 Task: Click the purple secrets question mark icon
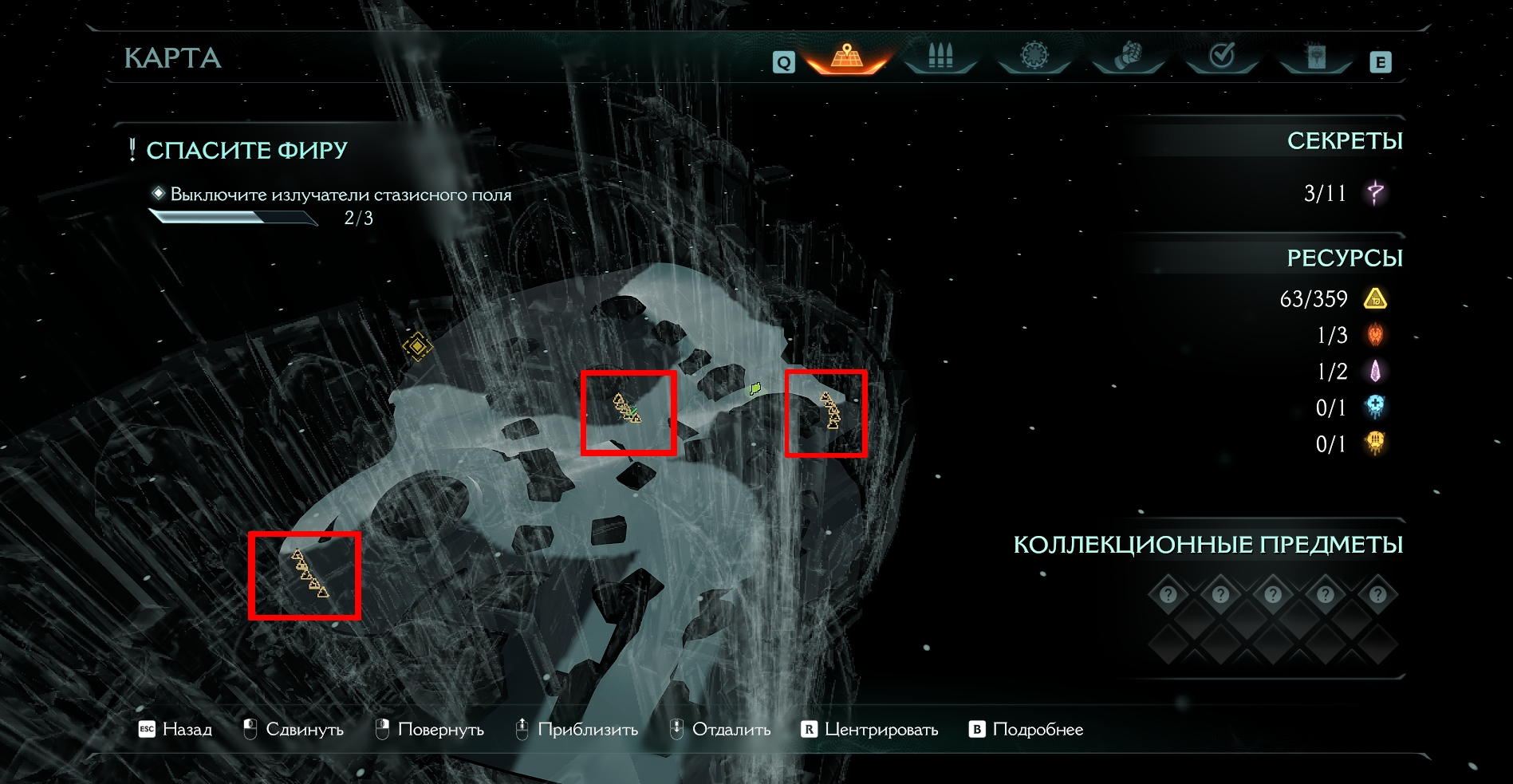pos(1375,193)
